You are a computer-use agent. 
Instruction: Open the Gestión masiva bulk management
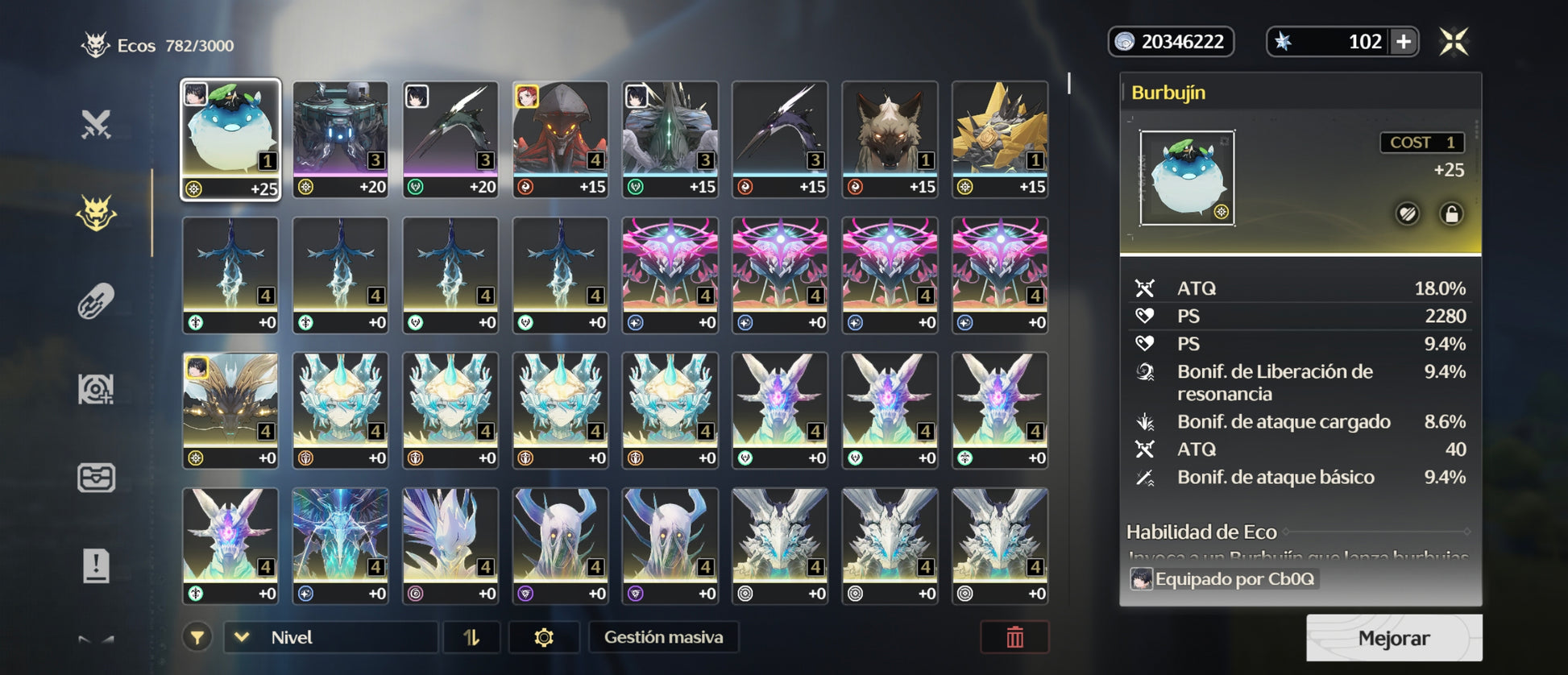click(663, 637)
